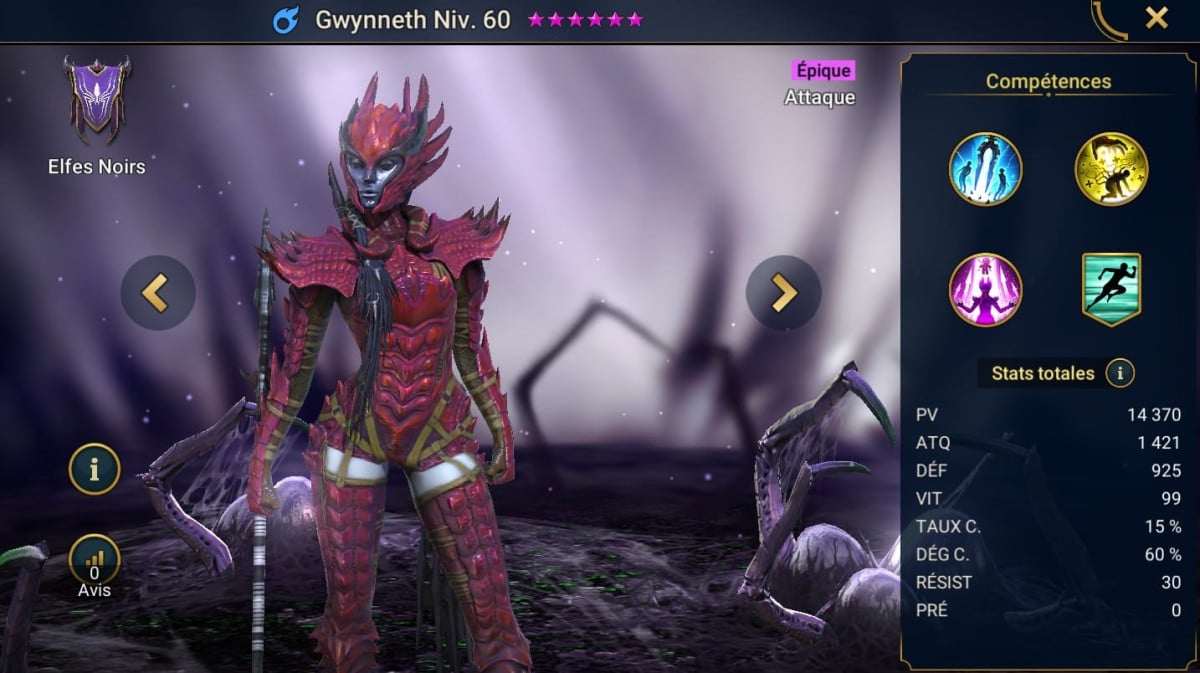Go back using the curved arrow
This screenshot has height=673, width=1200.
(1109, 20)
